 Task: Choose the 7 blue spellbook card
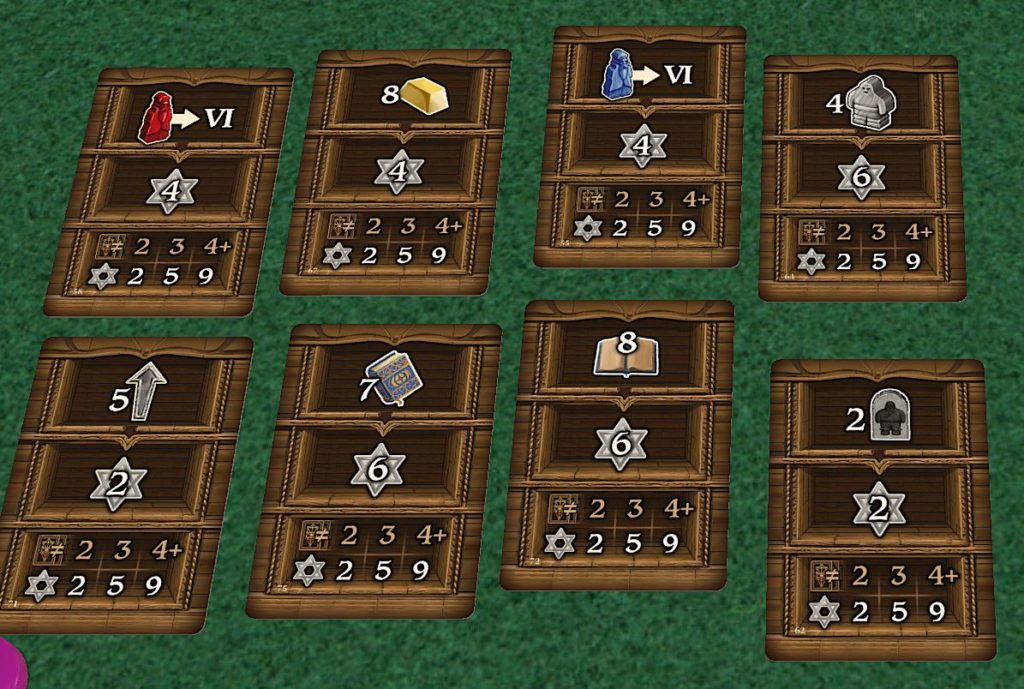tap(376, 470)
